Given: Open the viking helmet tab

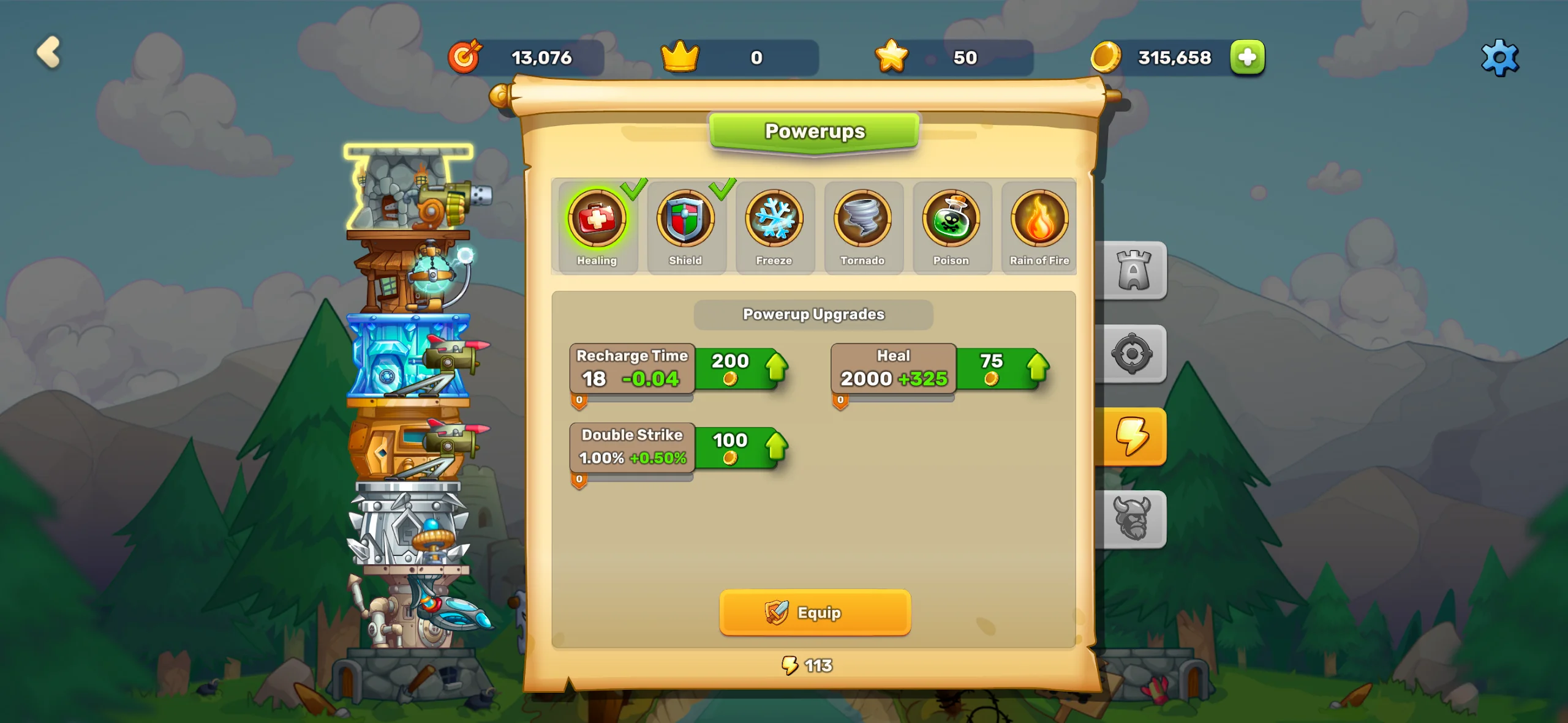Looking at the screenshot, I should point(1133,519).
